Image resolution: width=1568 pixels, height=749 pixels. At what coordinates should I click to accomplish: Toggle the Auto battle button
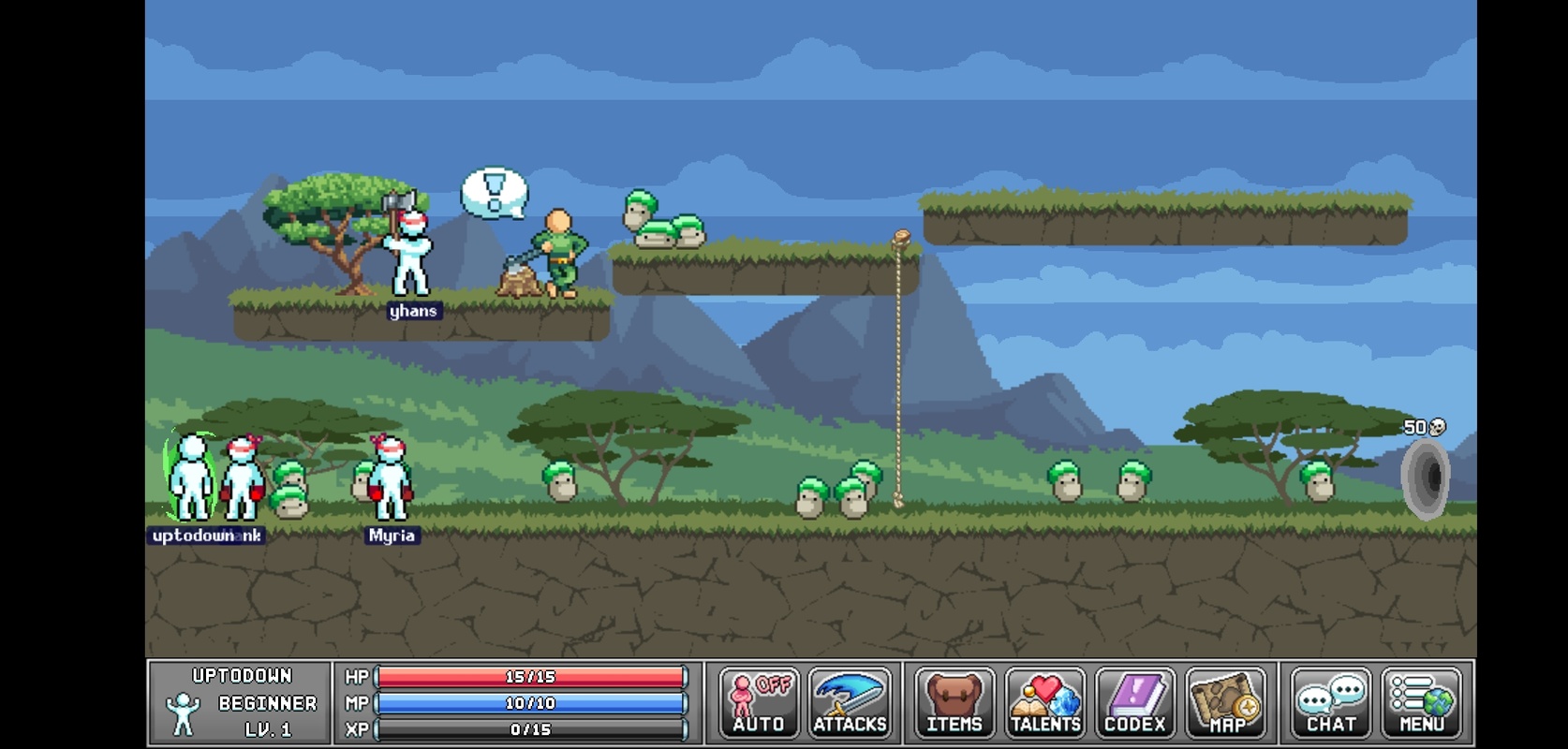[x=759, y=702]
